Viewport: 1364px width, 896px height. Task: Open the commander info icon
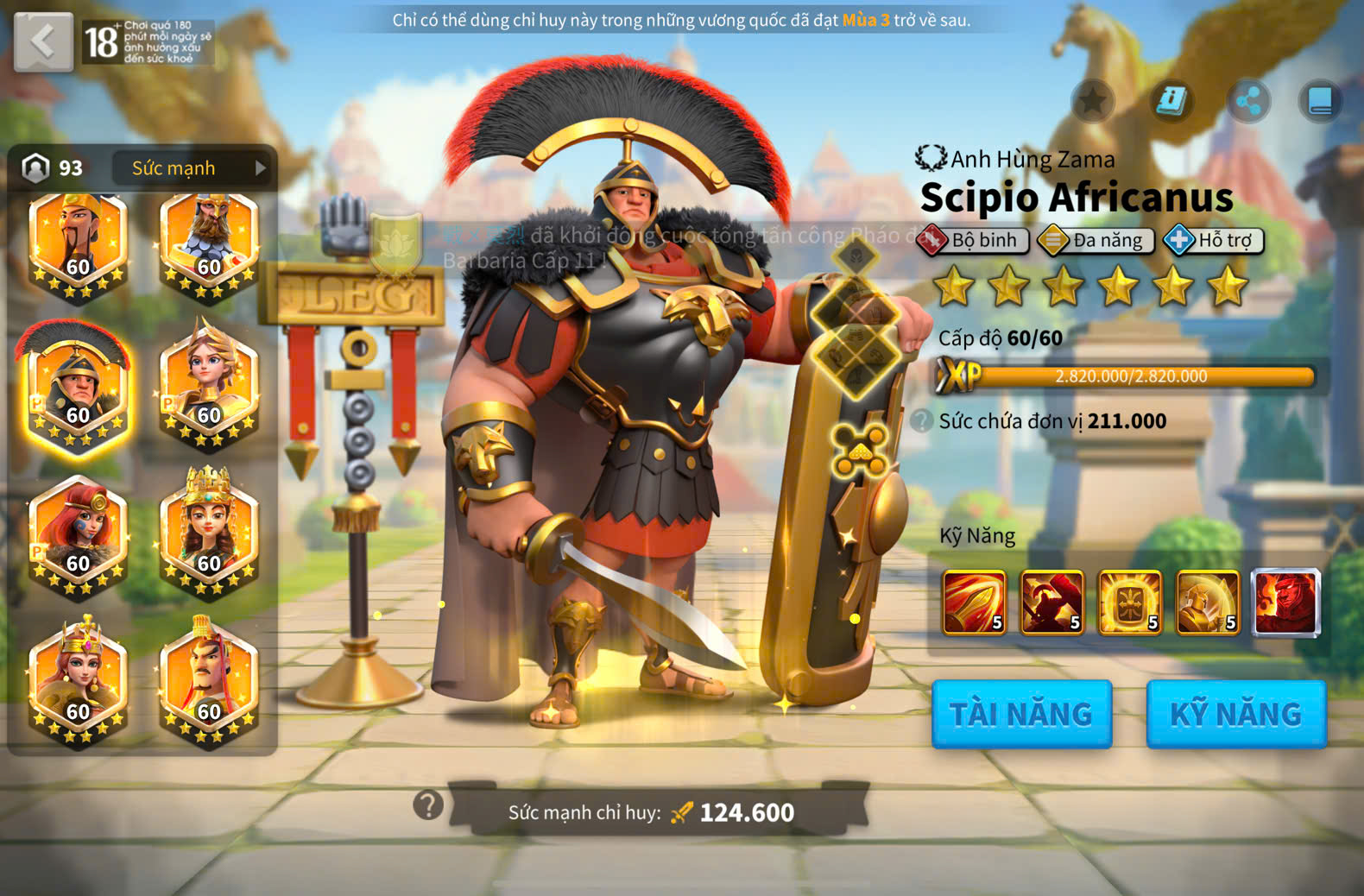point(1171,101)
